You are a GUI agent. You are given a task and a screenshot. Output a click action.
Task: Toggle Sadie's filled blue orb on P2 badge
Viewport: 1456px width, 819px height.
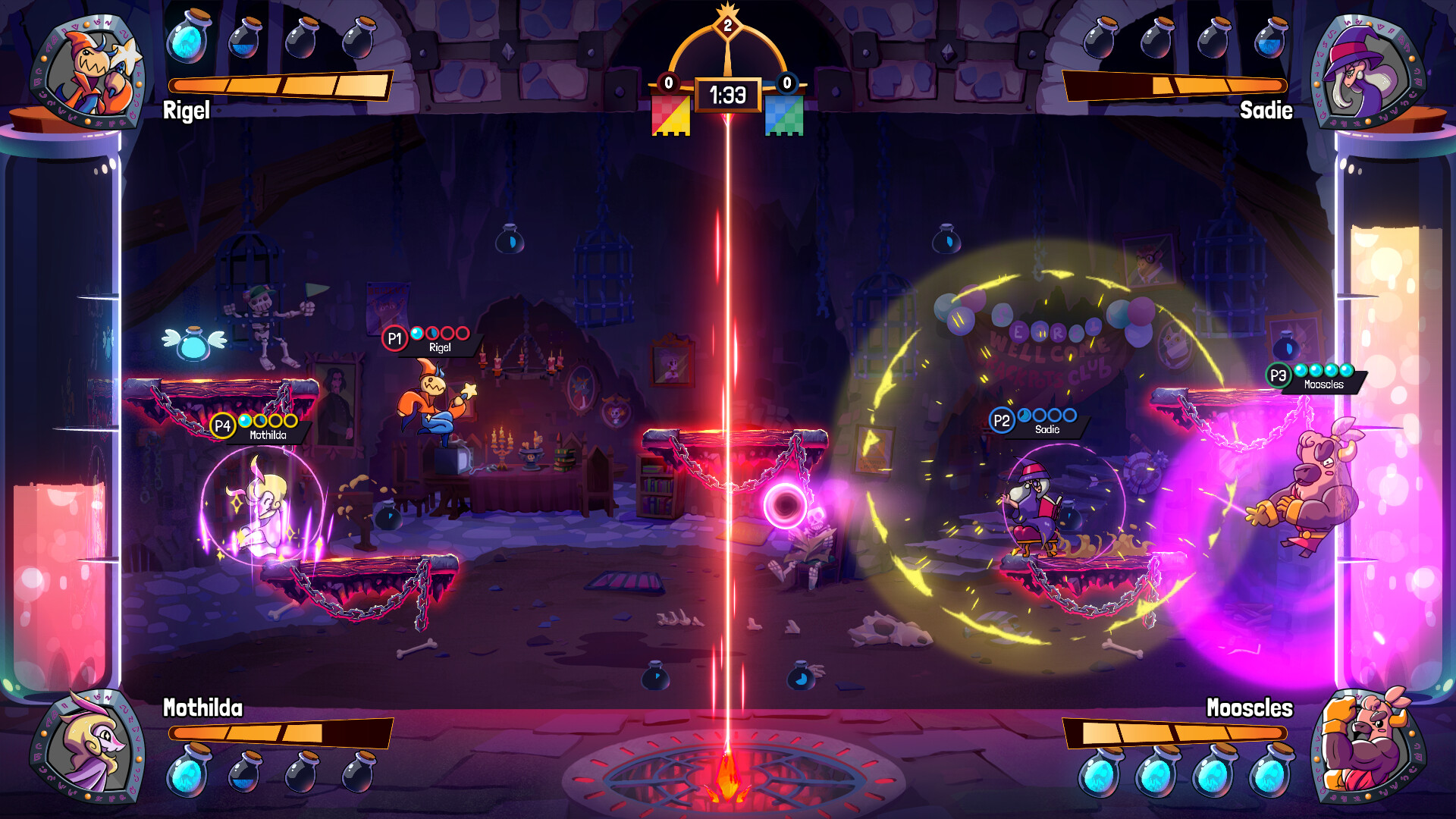[x=1025, y=413]
